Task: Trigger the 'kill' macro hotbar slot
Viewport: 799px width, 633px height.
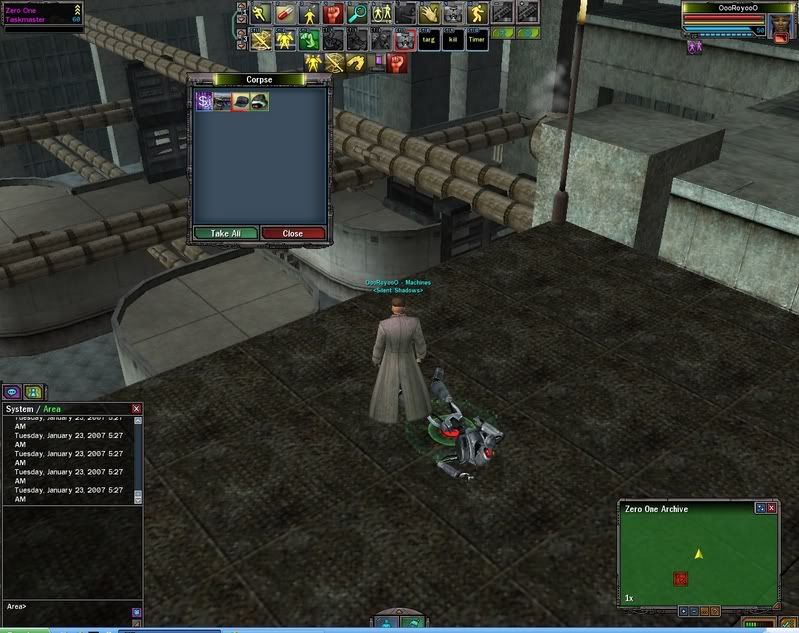Action: pos(453,40)
